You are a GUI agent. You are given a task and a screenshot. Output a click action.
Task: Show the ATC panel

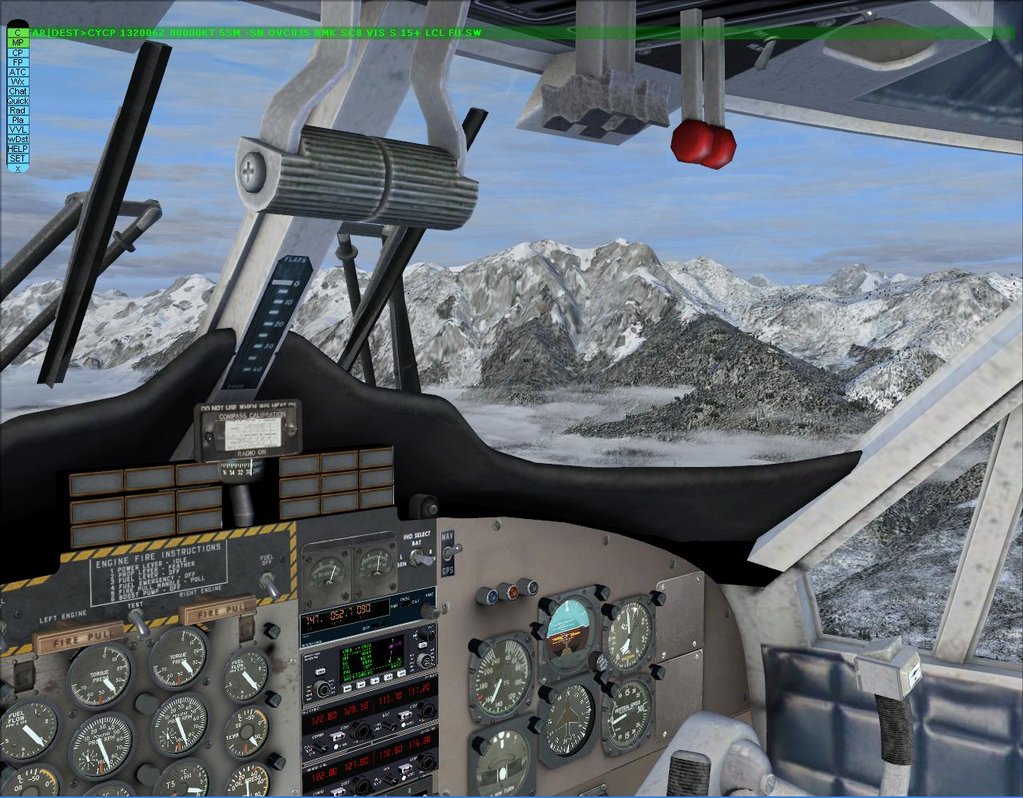tap(17, 72)
